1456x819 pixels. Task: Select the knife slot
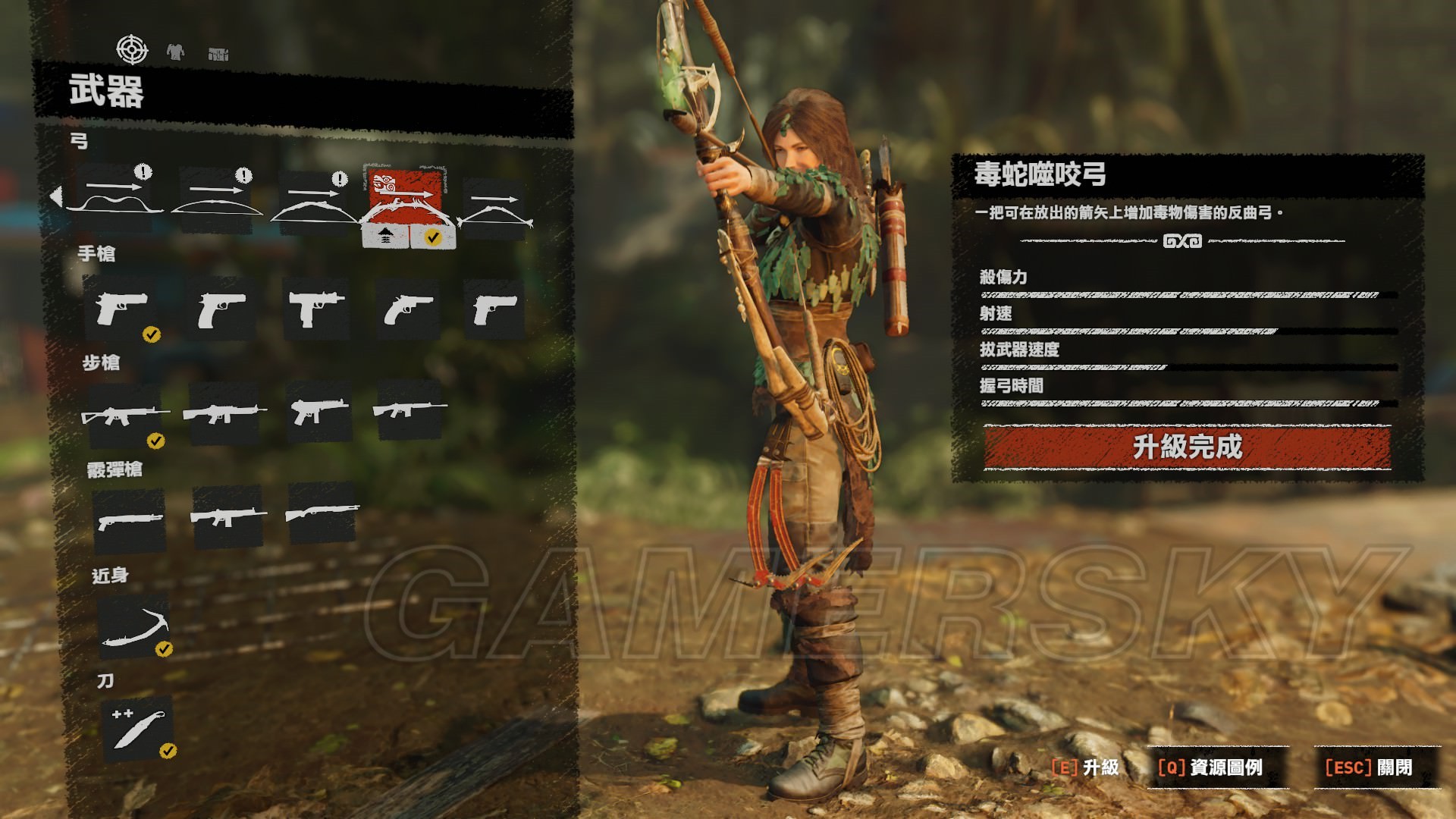[x=136, y=728]
